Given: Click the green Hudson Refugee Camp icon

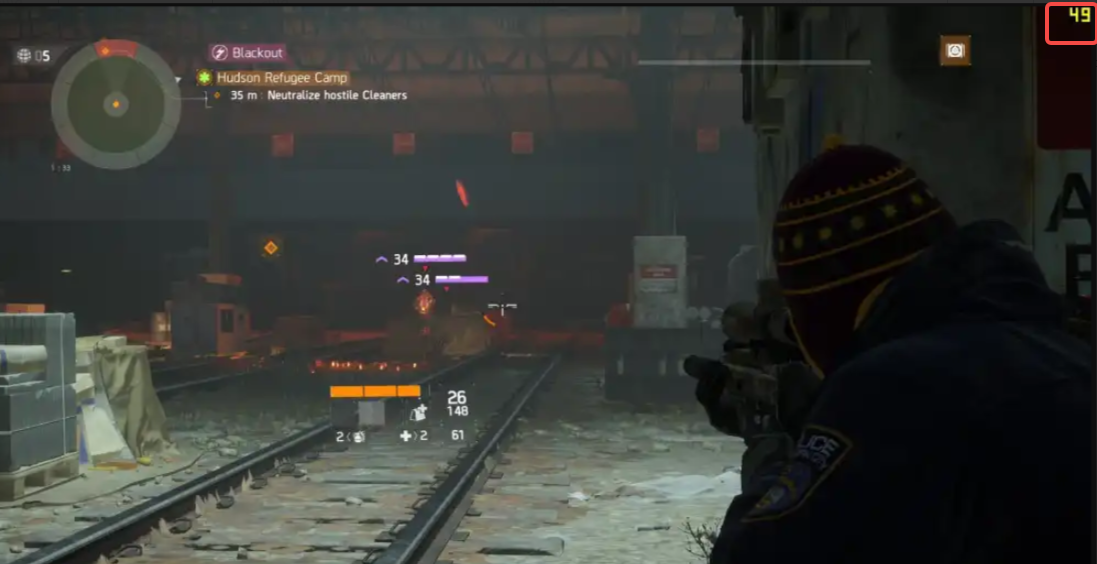Looking at the screenshot, I should [x=205, y=77].
